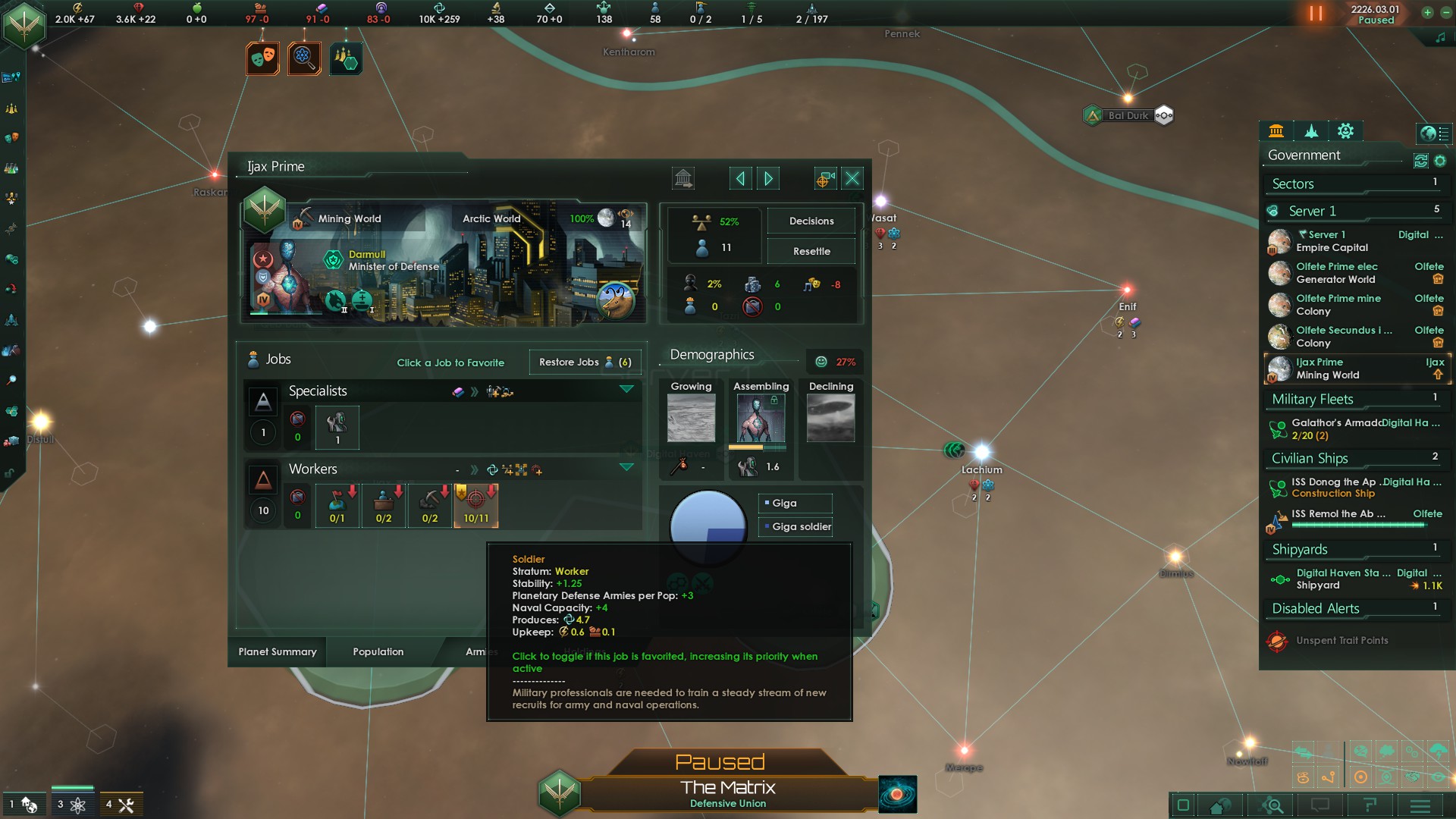Click the gear icon beside the Government header
This screenshot has width=1456, height=819.
(x=1439, y=160)
